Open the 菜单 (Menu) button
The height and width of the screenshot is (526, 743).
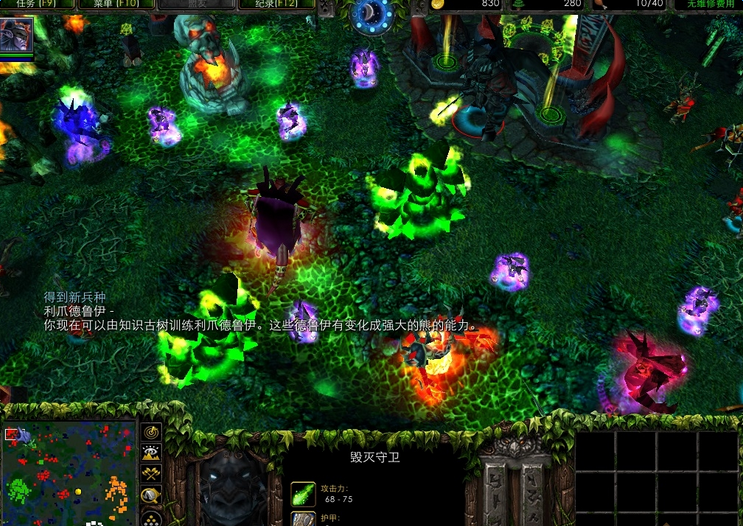(x=115, y=4)
